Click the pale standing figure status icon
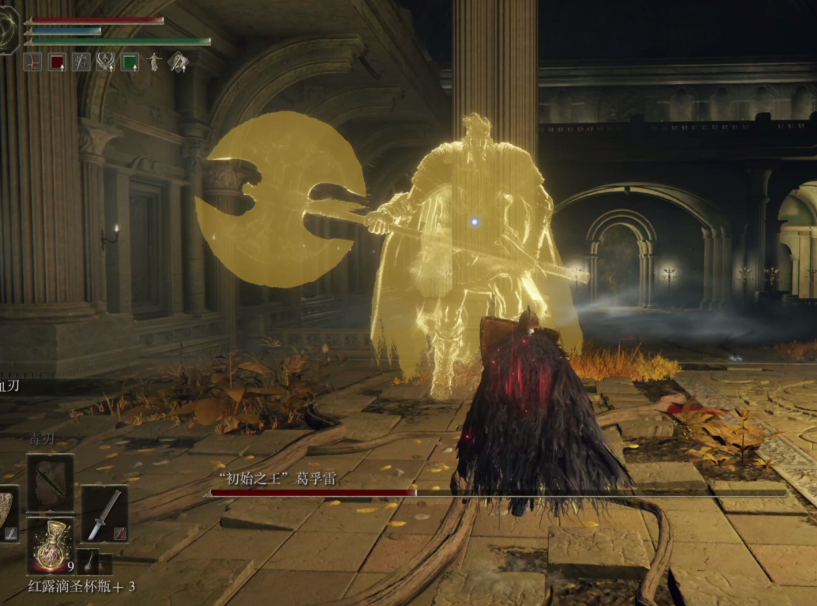 154,62
